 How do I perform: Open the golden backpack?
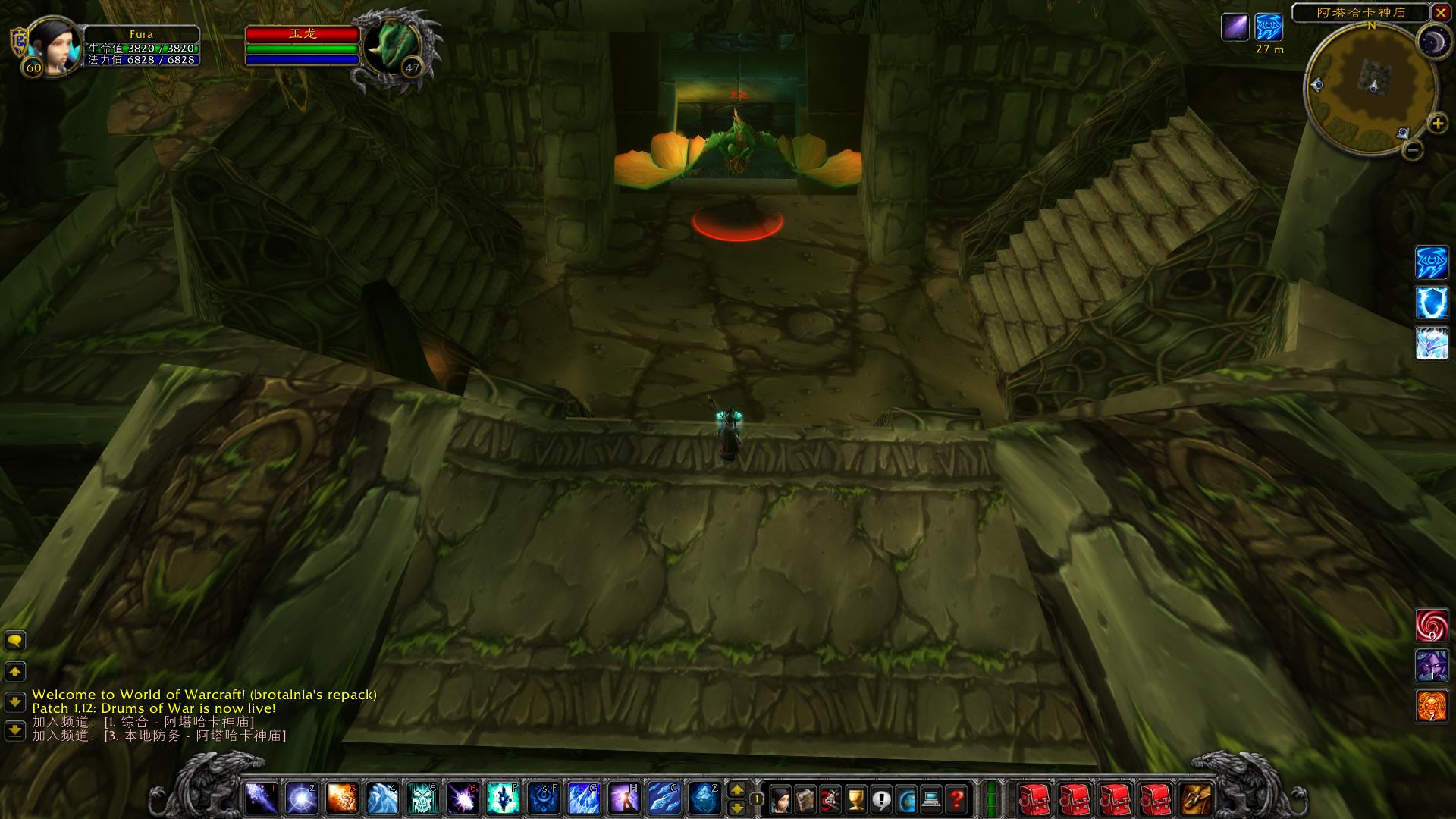click(x=1197, y=799)
